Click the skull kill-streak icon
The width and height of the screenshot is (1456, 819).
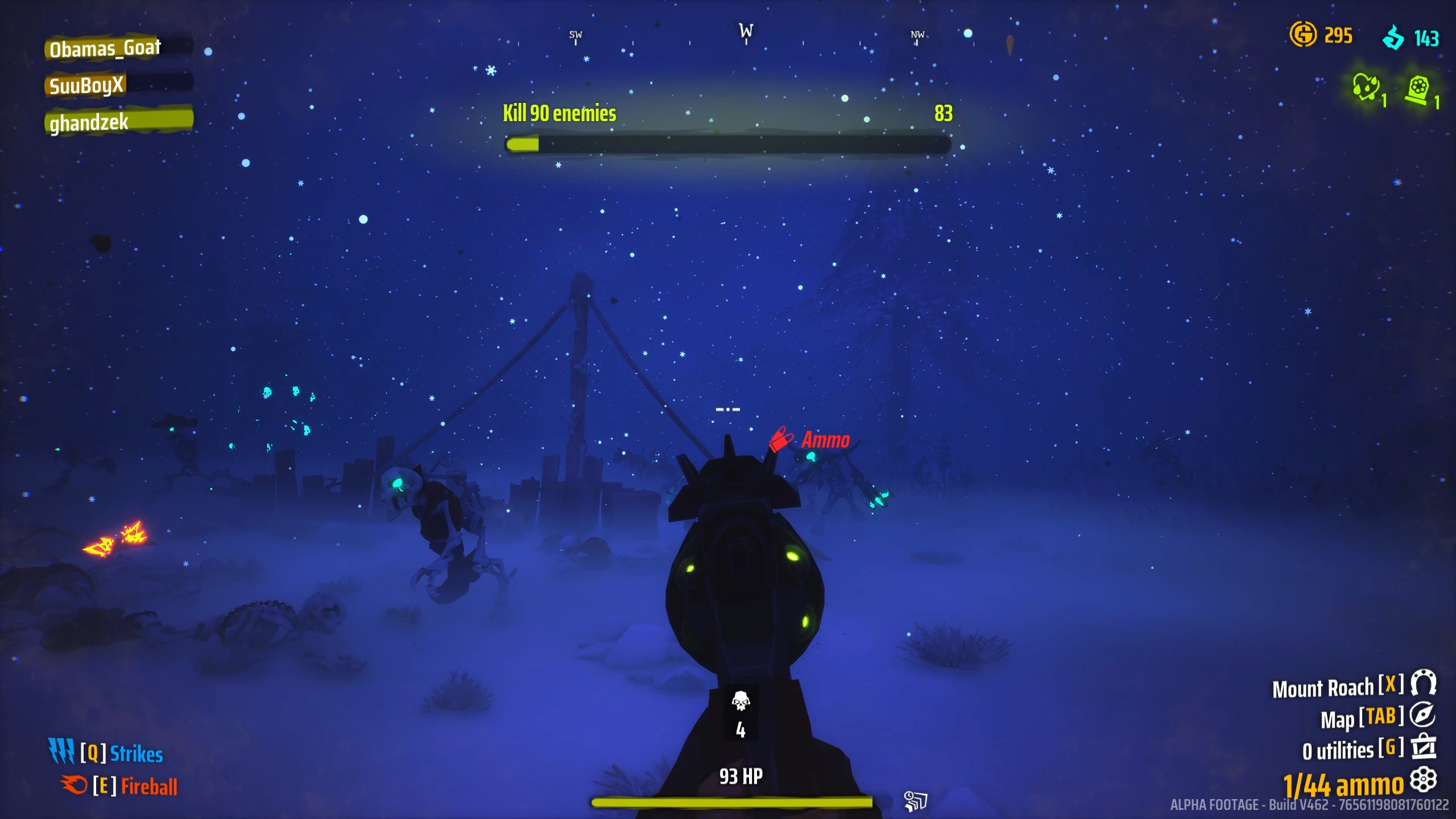coord(741,701)
